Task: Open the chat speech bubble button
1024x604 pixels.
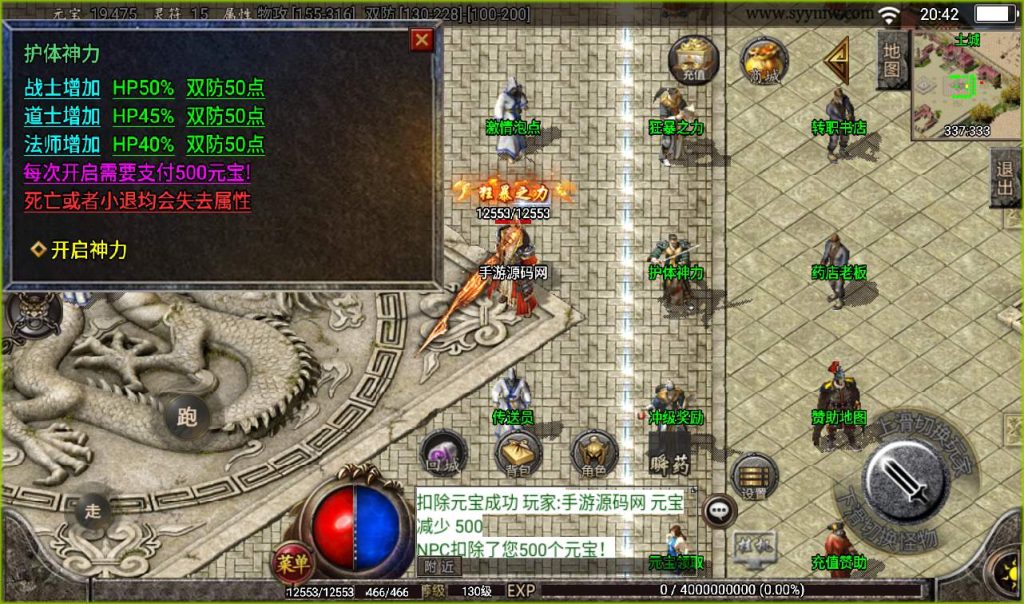Action: pyautogui.click(x=719, y=511)
